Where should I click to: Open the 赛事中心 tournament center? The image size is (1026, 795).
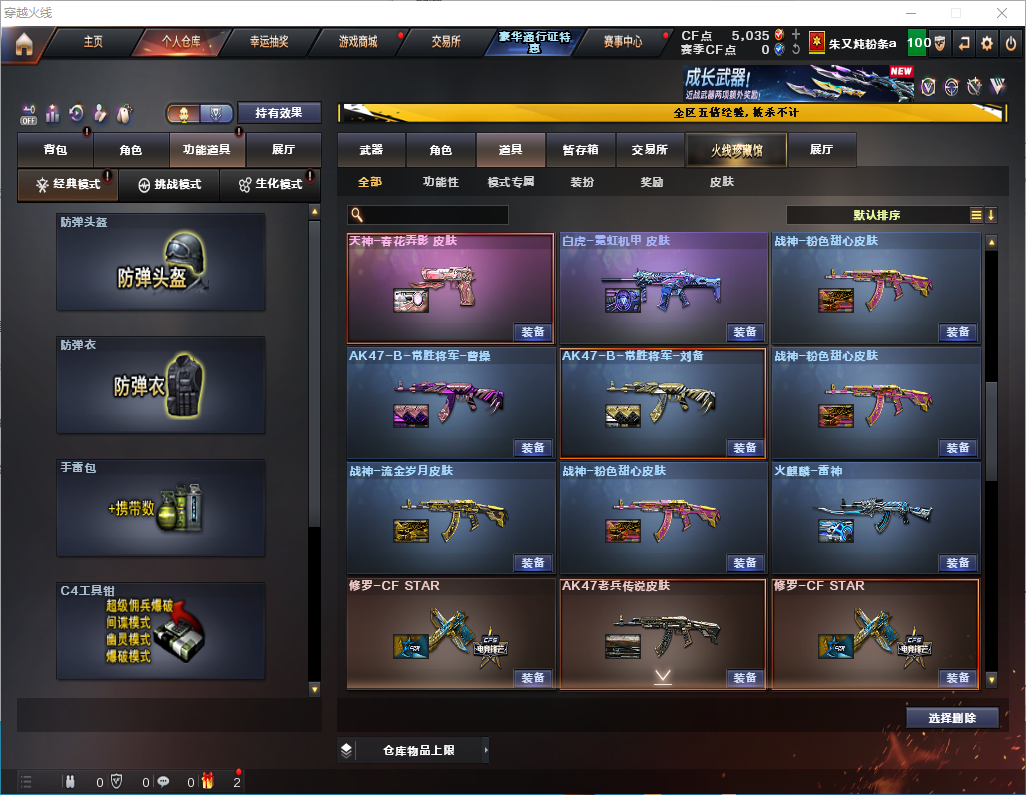(x=622, y=42)
